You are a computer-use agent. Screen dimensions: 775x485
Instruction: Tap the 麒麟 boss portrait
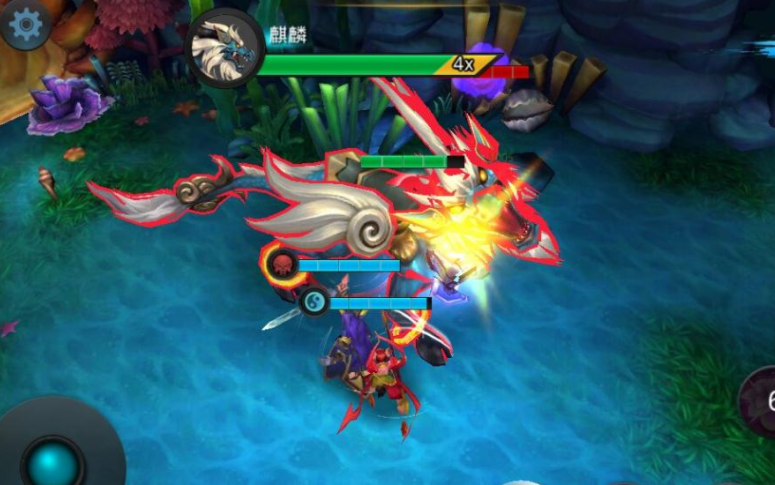225,48
